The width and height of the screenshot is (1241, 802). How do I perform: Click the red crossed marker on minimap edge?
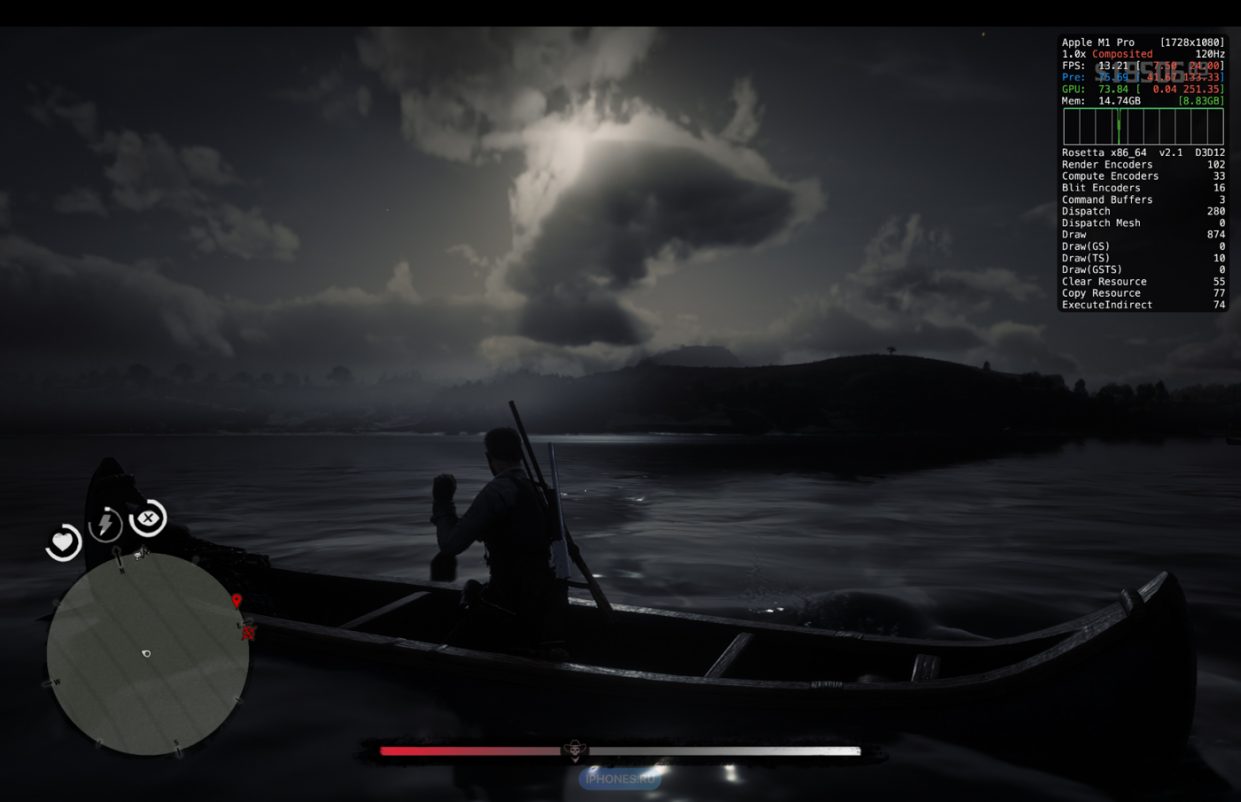point(248,632)
